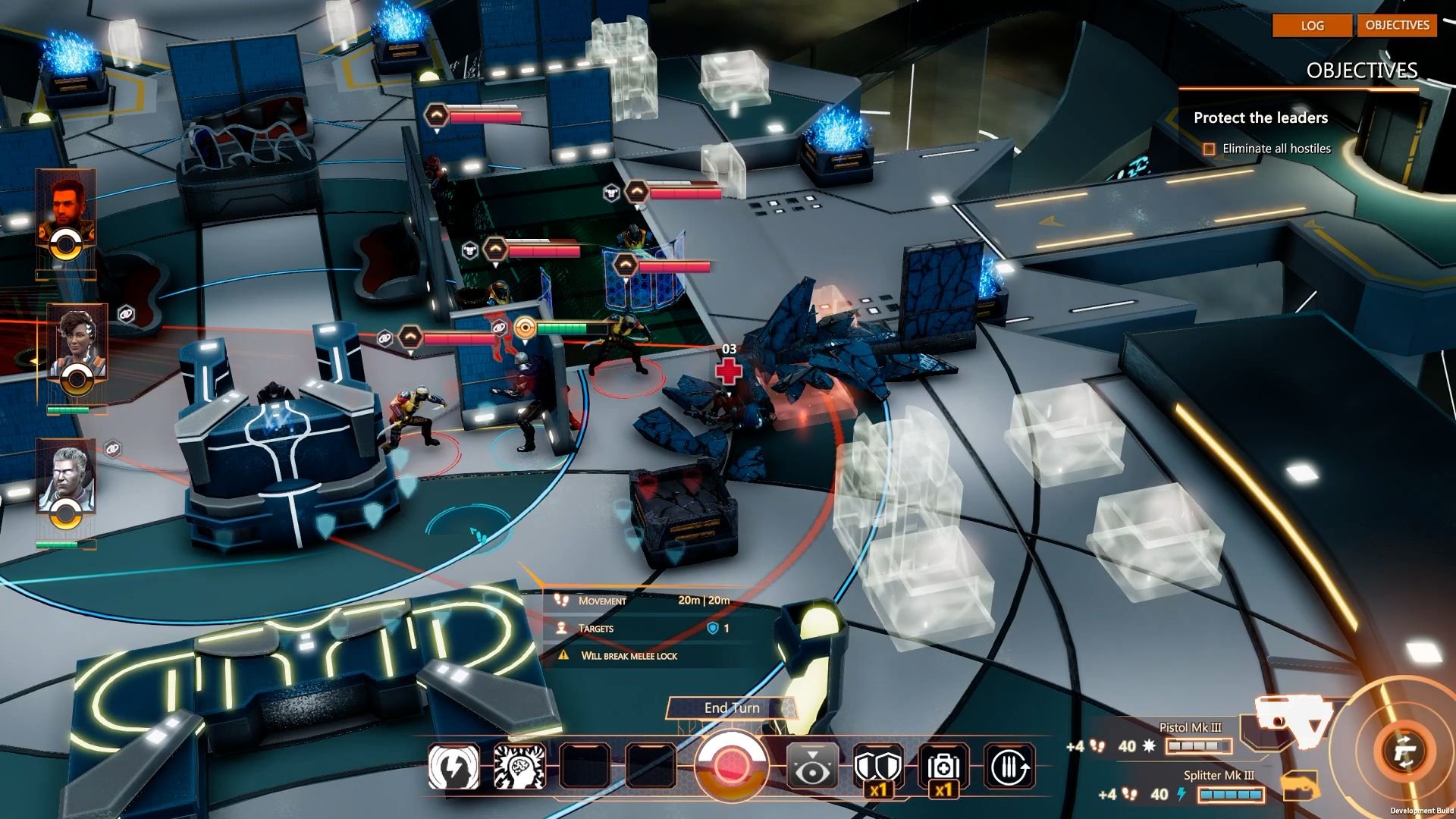Use the double shield defense item
The height and width of the screenshot is (819, 1456).
pyautogui.click(x=877, y=767)
